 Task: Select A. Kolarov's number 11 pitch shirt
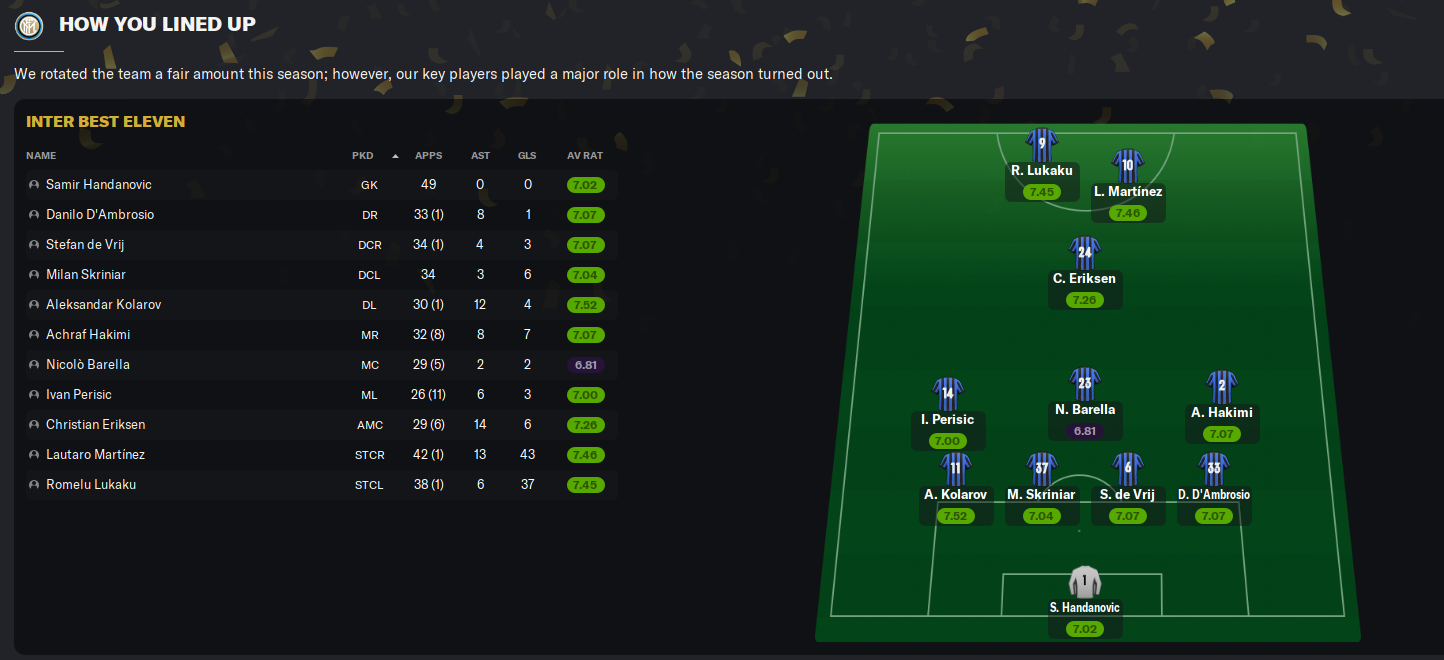[955, 469]
